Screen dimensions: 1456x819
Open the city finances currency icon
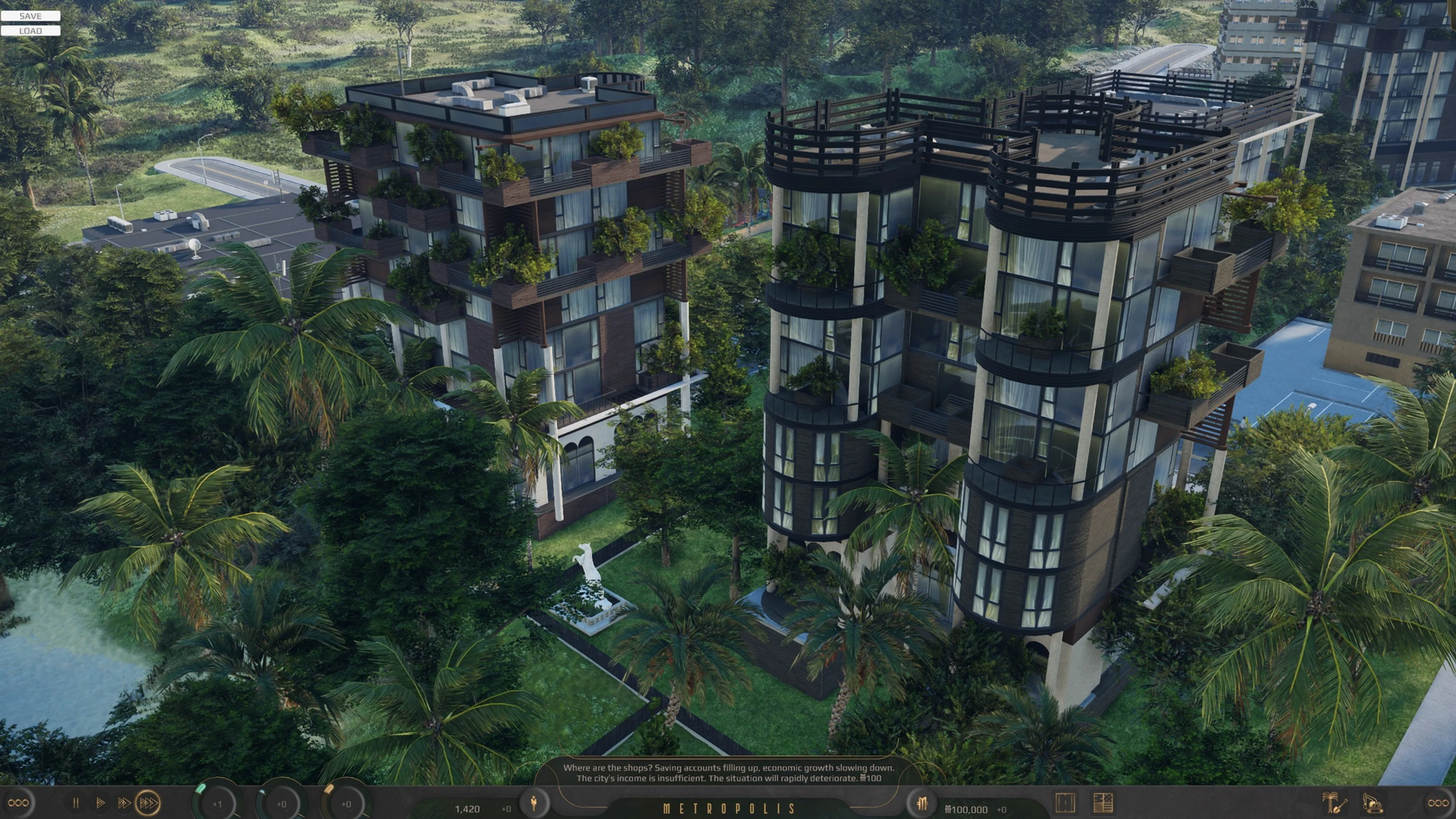(921, 804)
